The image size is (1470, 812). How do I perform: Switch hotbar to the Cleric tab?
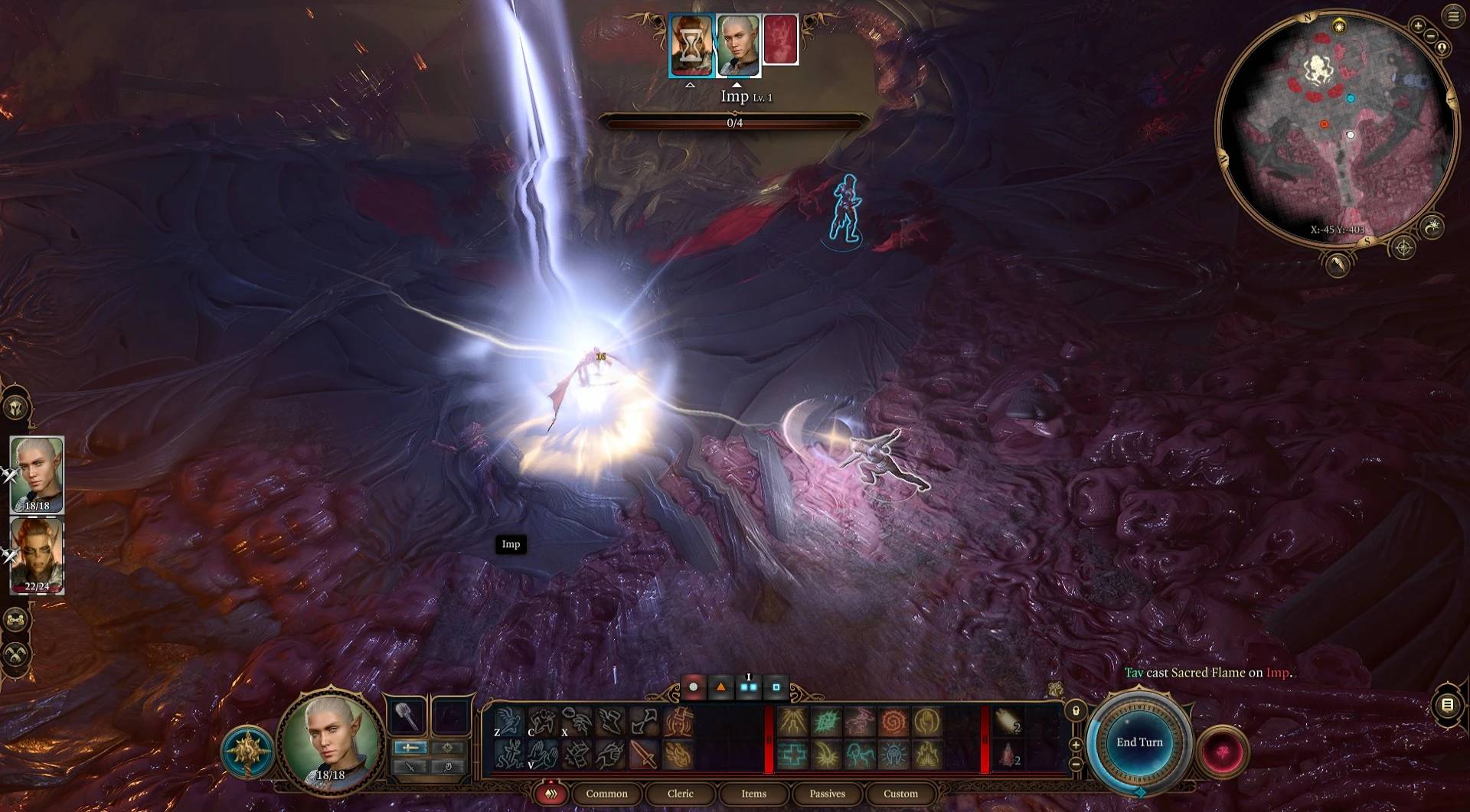[x=680, y=794]
